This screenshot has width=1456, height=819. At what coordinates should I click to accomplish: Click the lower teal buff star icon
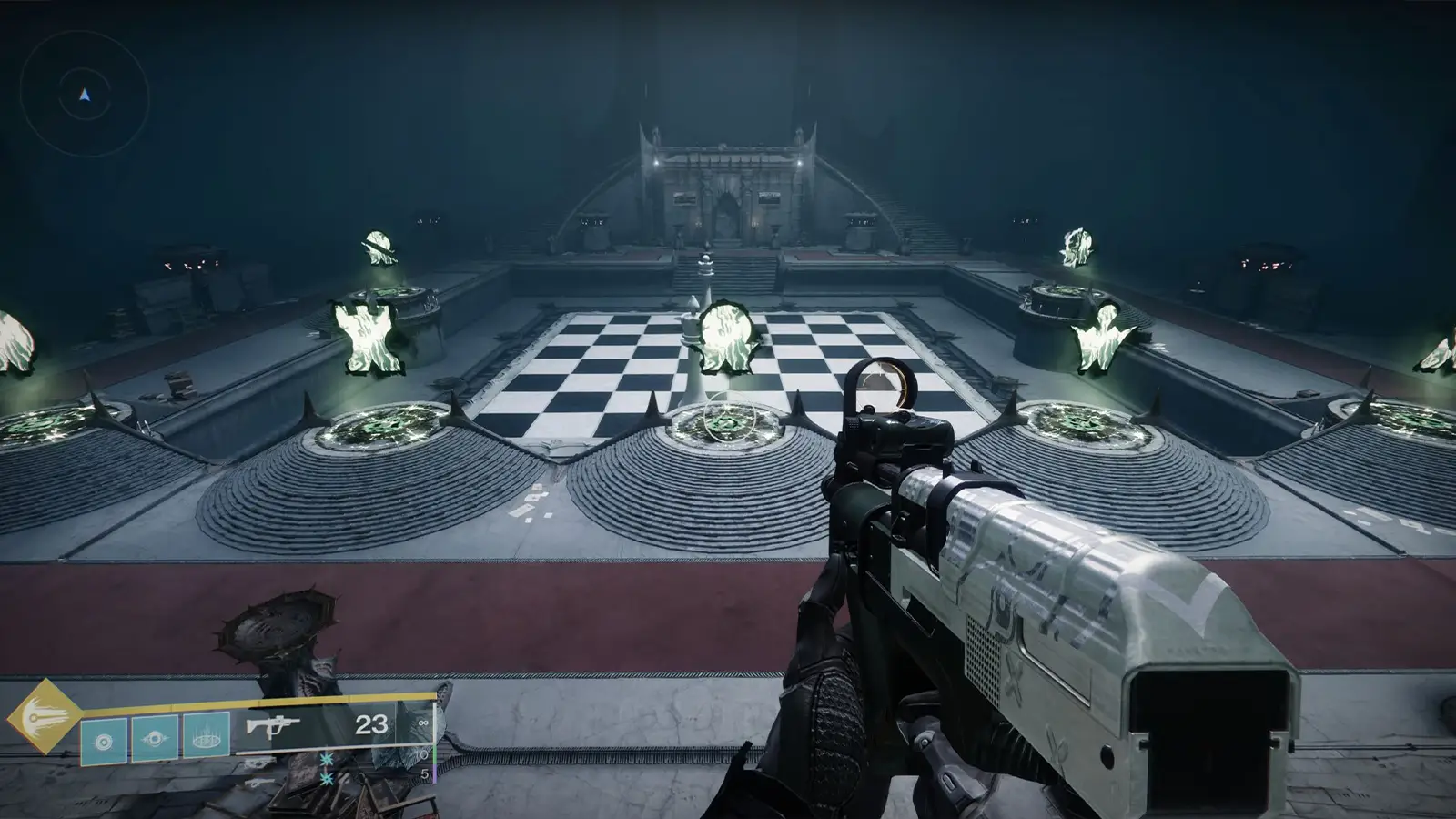tap(326, 779)
